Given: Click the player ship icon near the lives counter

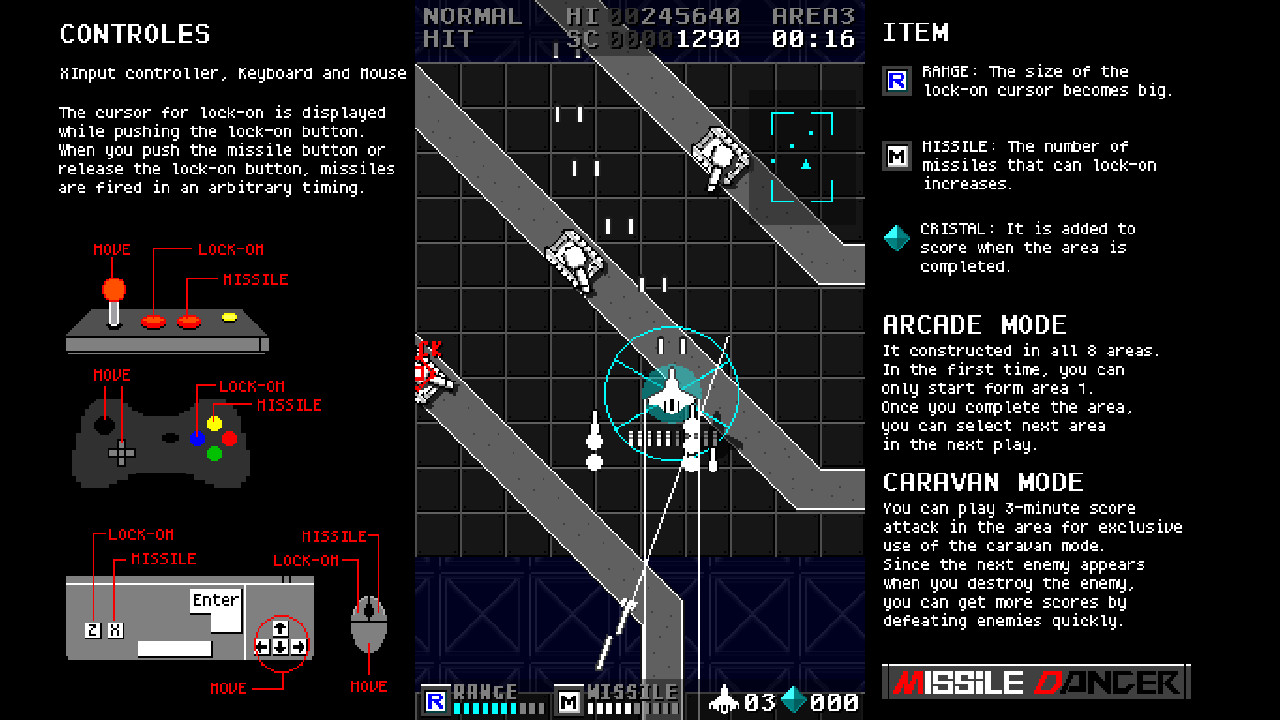Looking at the screenshot, I should [x=722, y=700].
